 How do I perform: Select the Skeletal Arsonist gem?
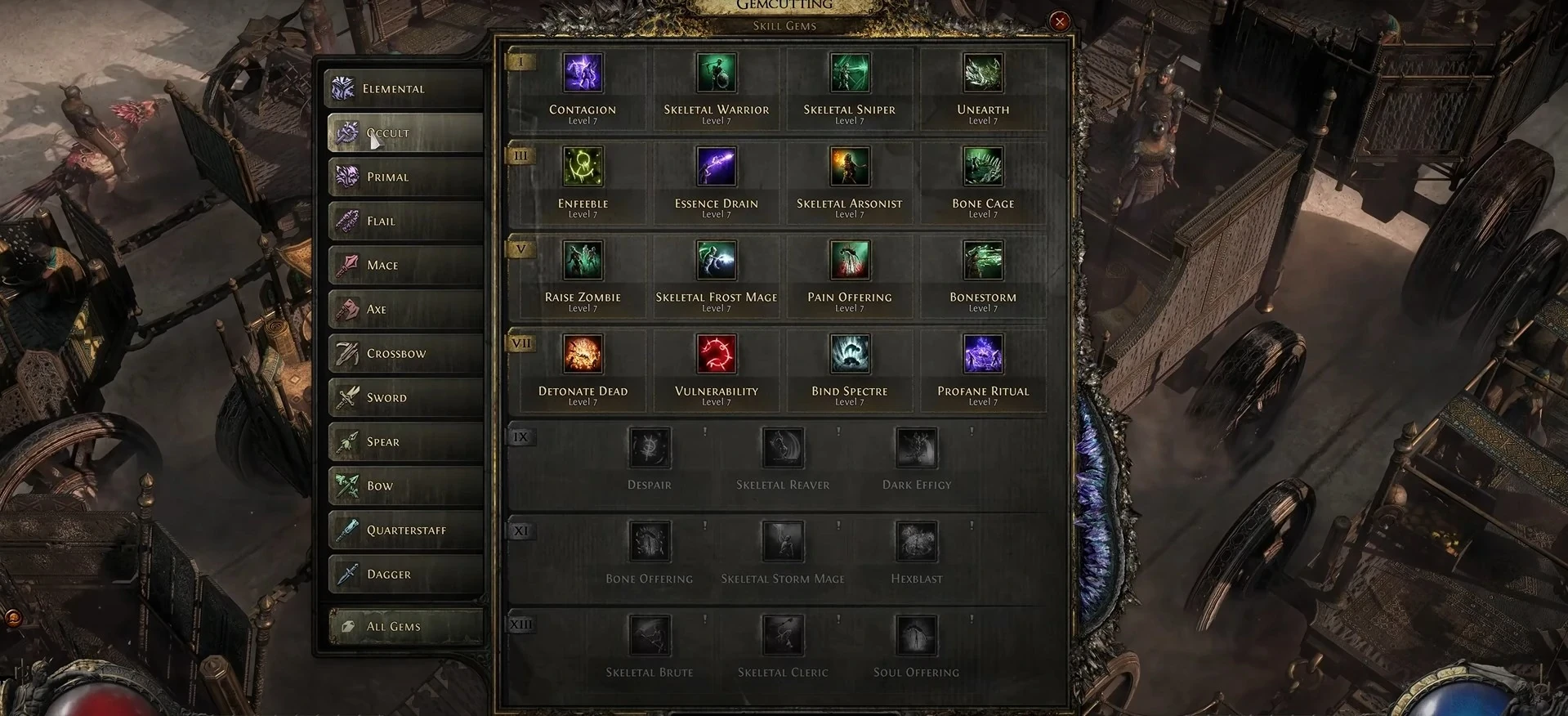[849, 167]
